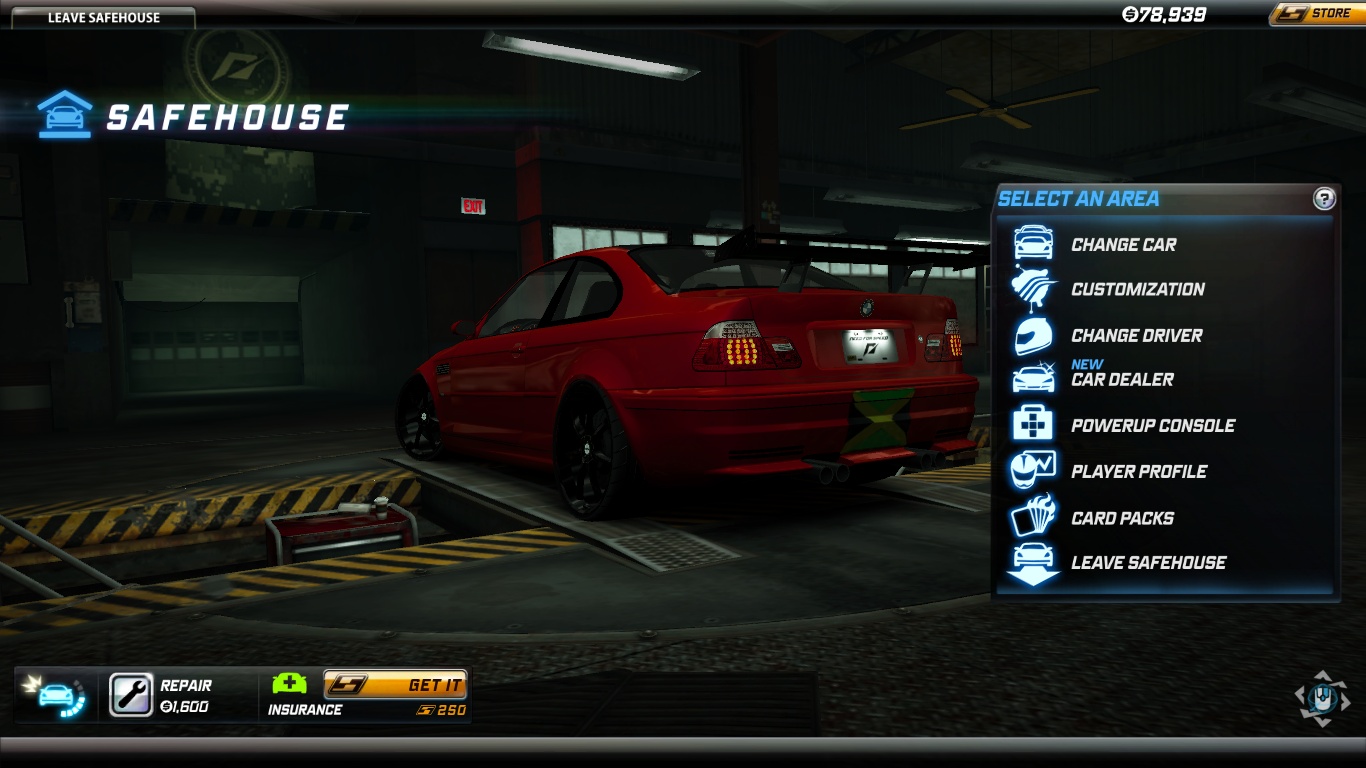Repair the car for 1,600

tap(131, 695)
